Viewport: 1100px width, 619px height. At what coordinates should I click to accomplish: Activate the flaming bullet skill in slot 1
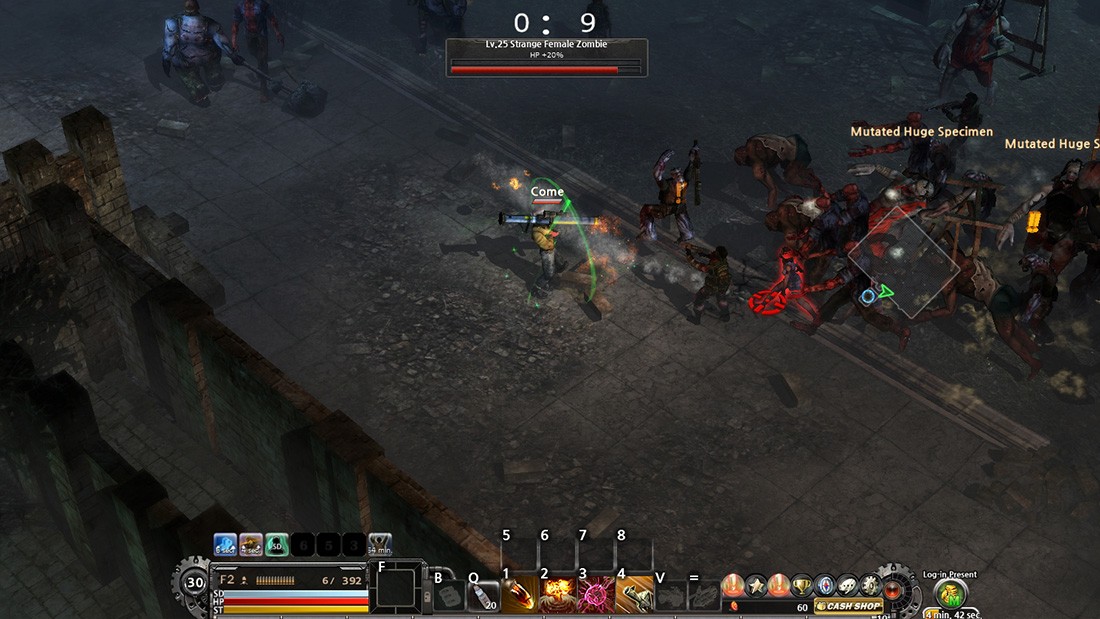point(519,595)
